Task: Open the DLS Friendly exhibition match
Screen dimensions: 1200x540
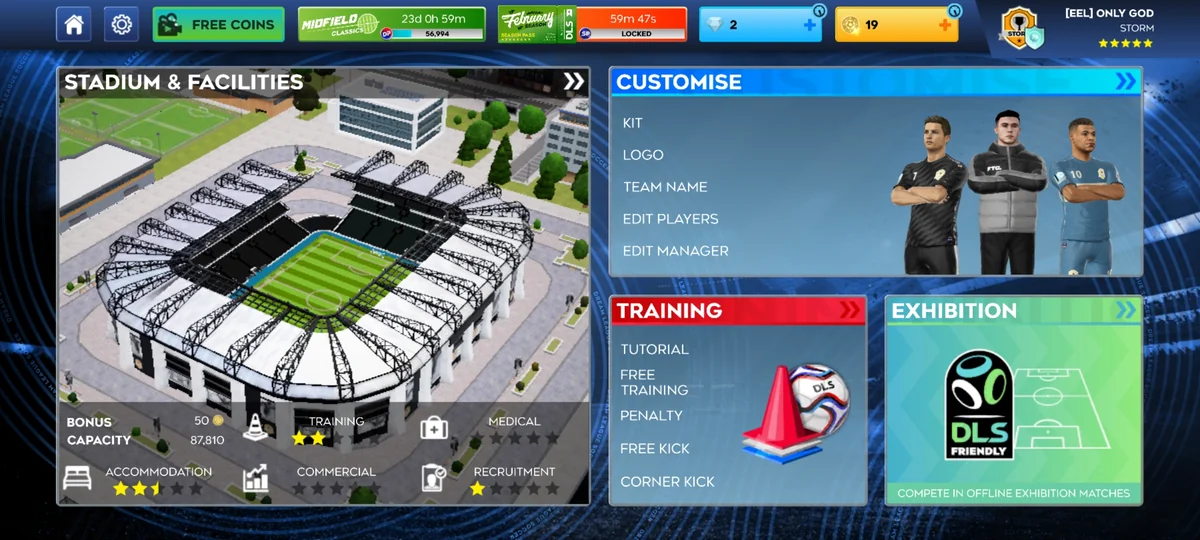Action: (x=1013, y=400)
